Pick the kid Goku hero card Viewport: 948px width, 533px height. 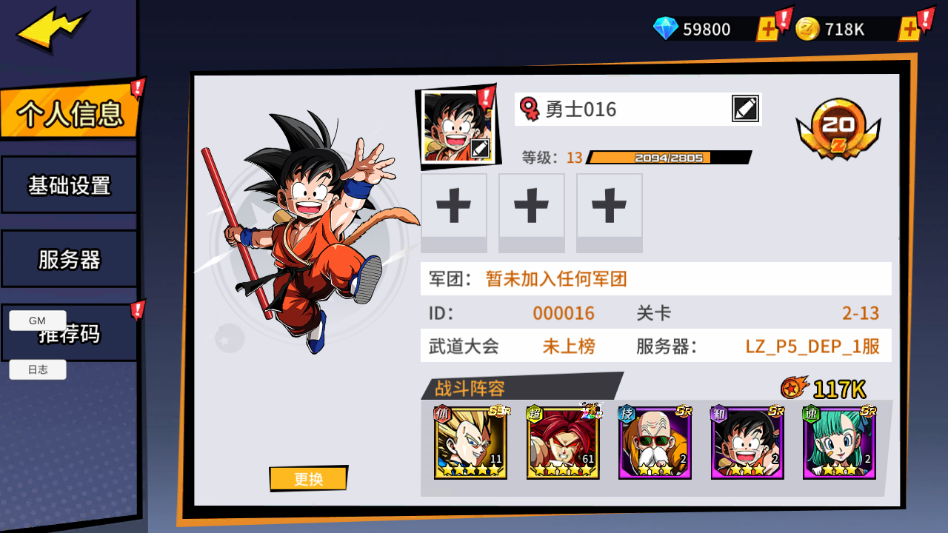tap(747, 442)
